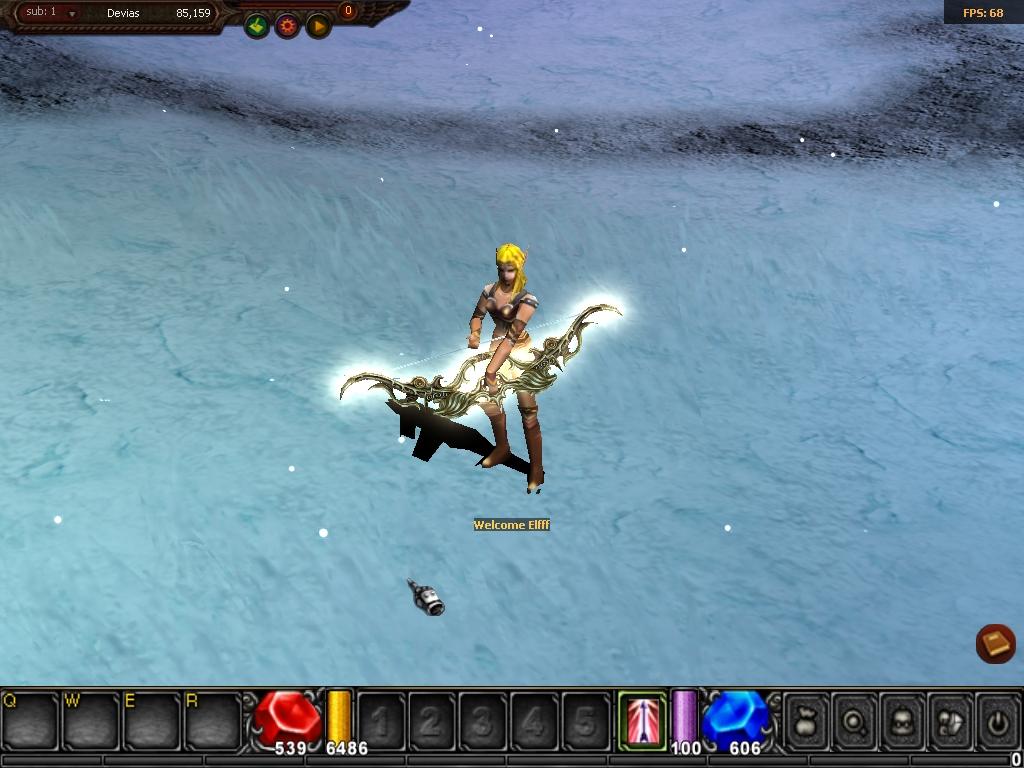
Task: Click the green arrow button
Action: 257,26
